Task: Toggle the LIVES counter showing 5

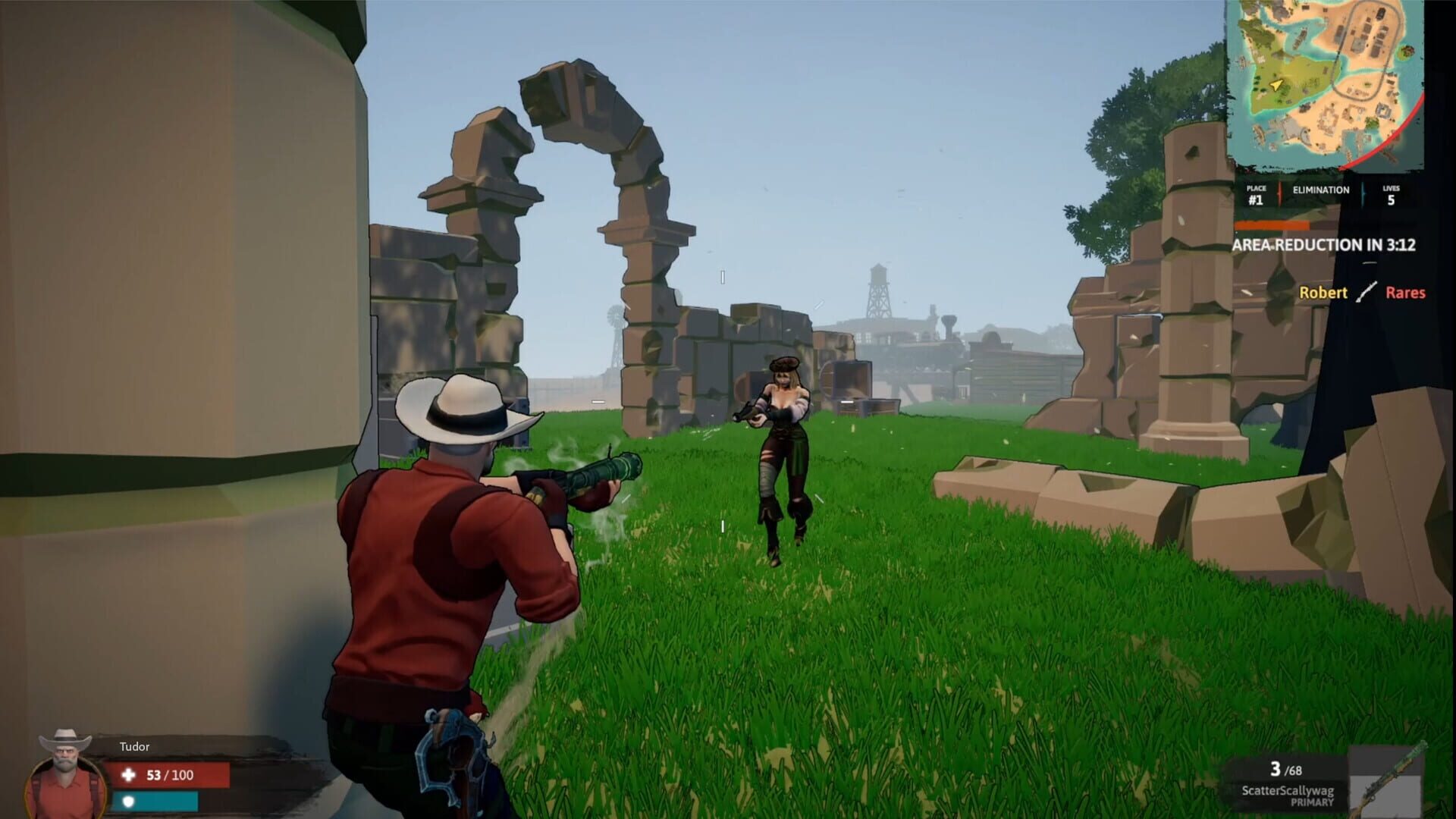Action: 1390,196
